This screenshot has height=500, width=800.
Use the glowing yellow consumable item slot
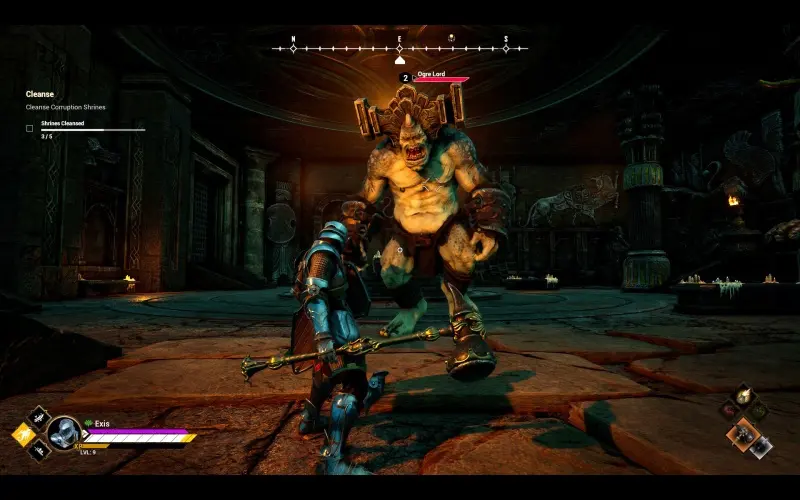tap(741, 396)
